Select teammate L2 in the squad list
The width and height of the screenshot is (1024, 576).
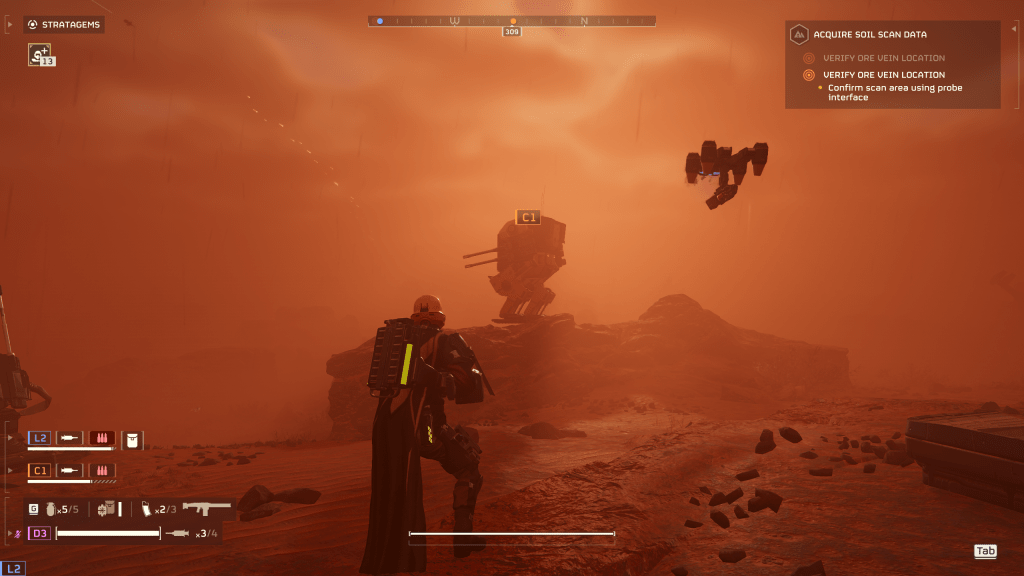[40, 438]
